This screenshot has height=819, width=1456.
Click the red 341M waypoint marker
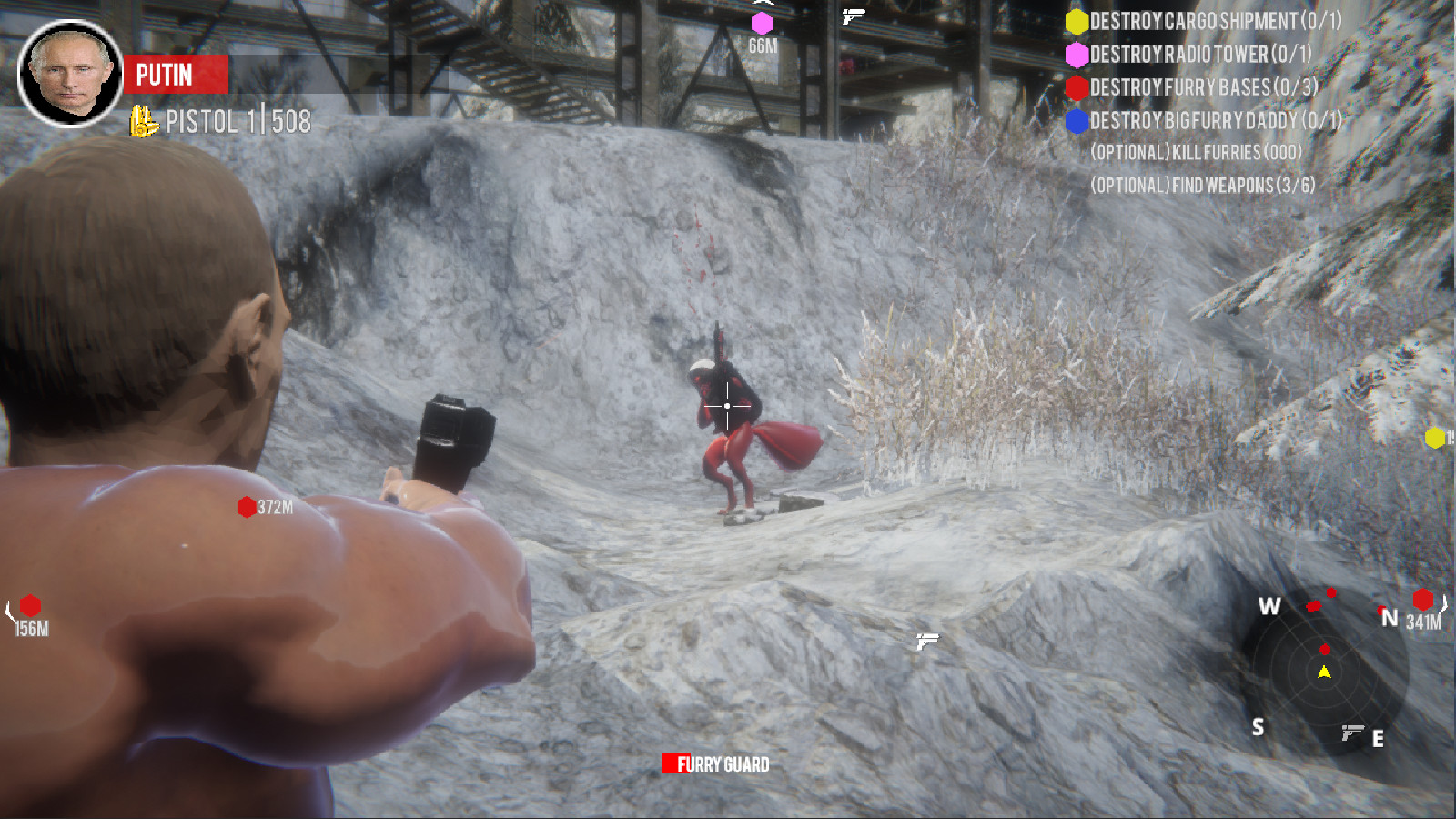pyautogui.click(x=1423, y=600)
